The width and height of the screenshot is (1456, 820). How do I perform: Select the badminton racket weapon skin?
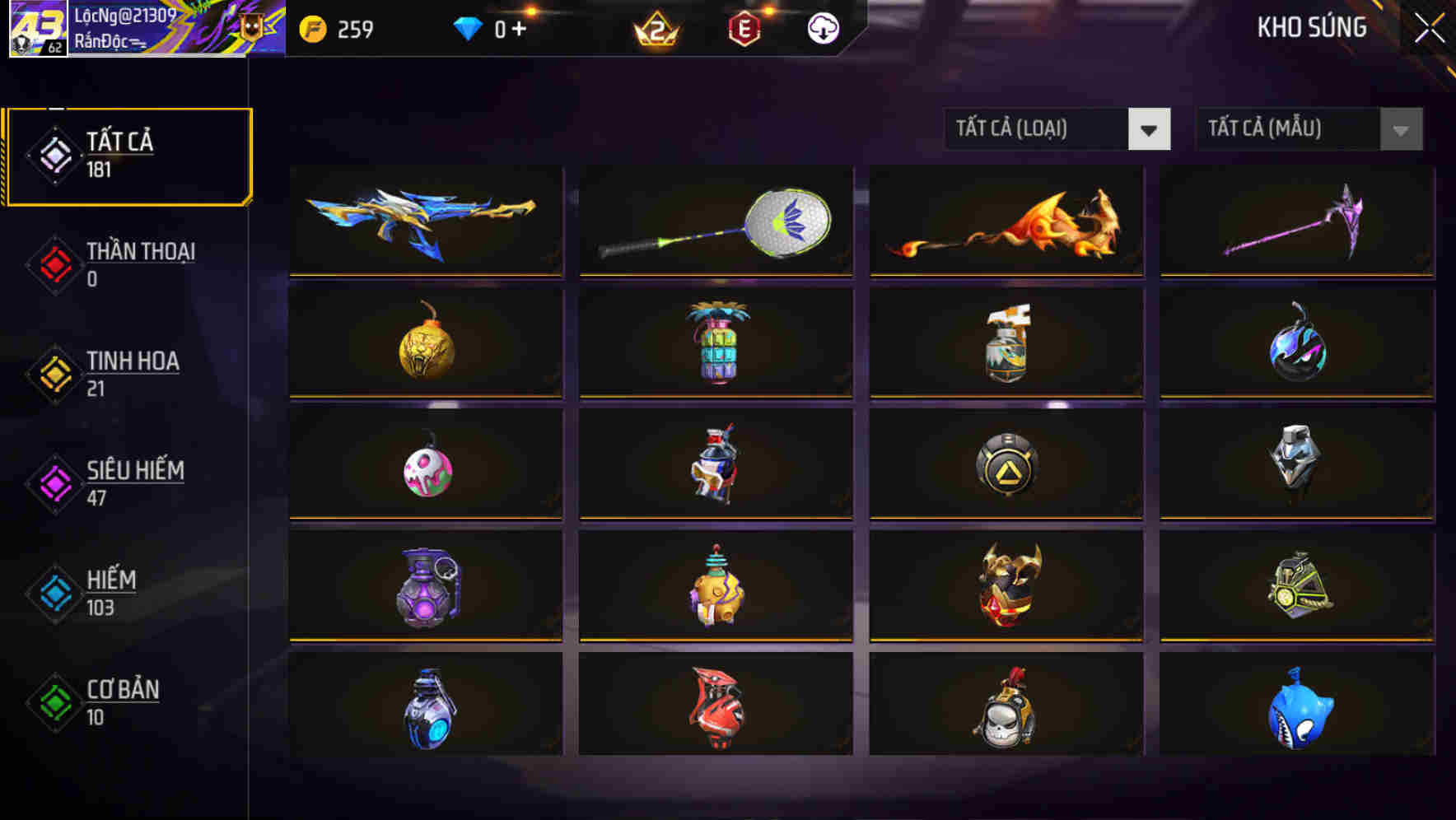(715, 220)
